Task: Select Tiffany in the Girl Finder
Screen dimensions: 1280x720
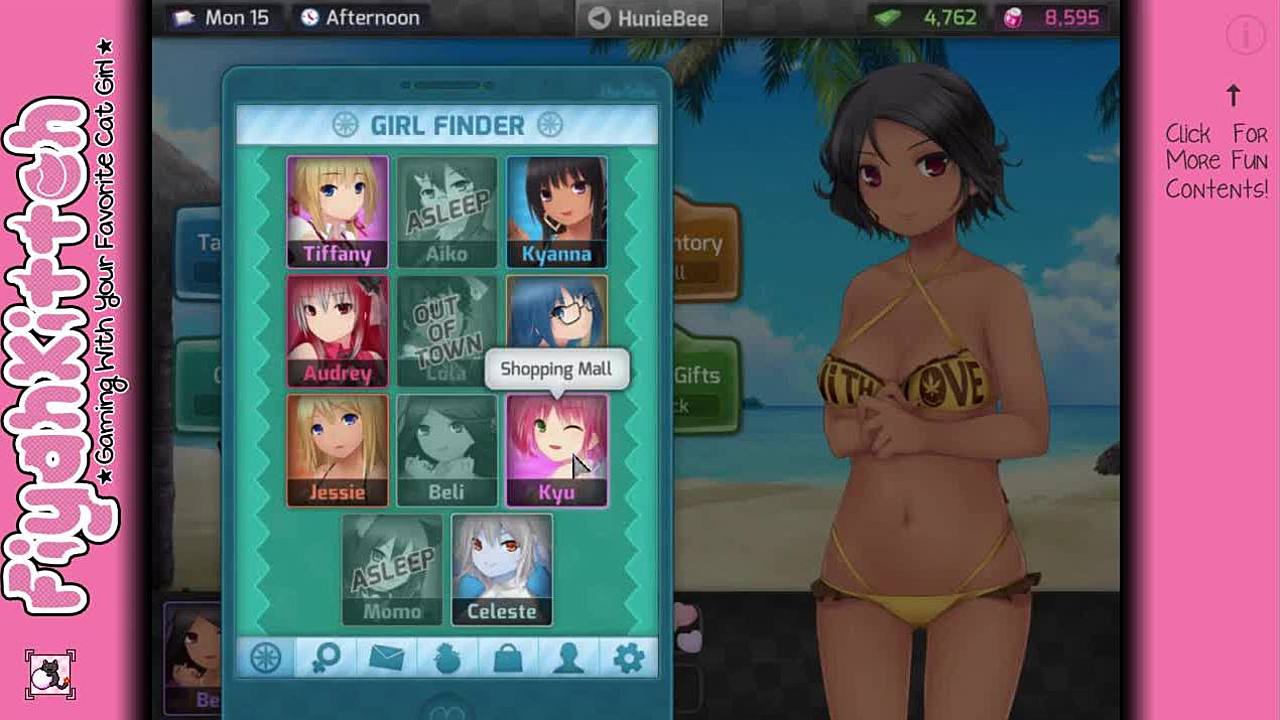Action: pos(337,211)
